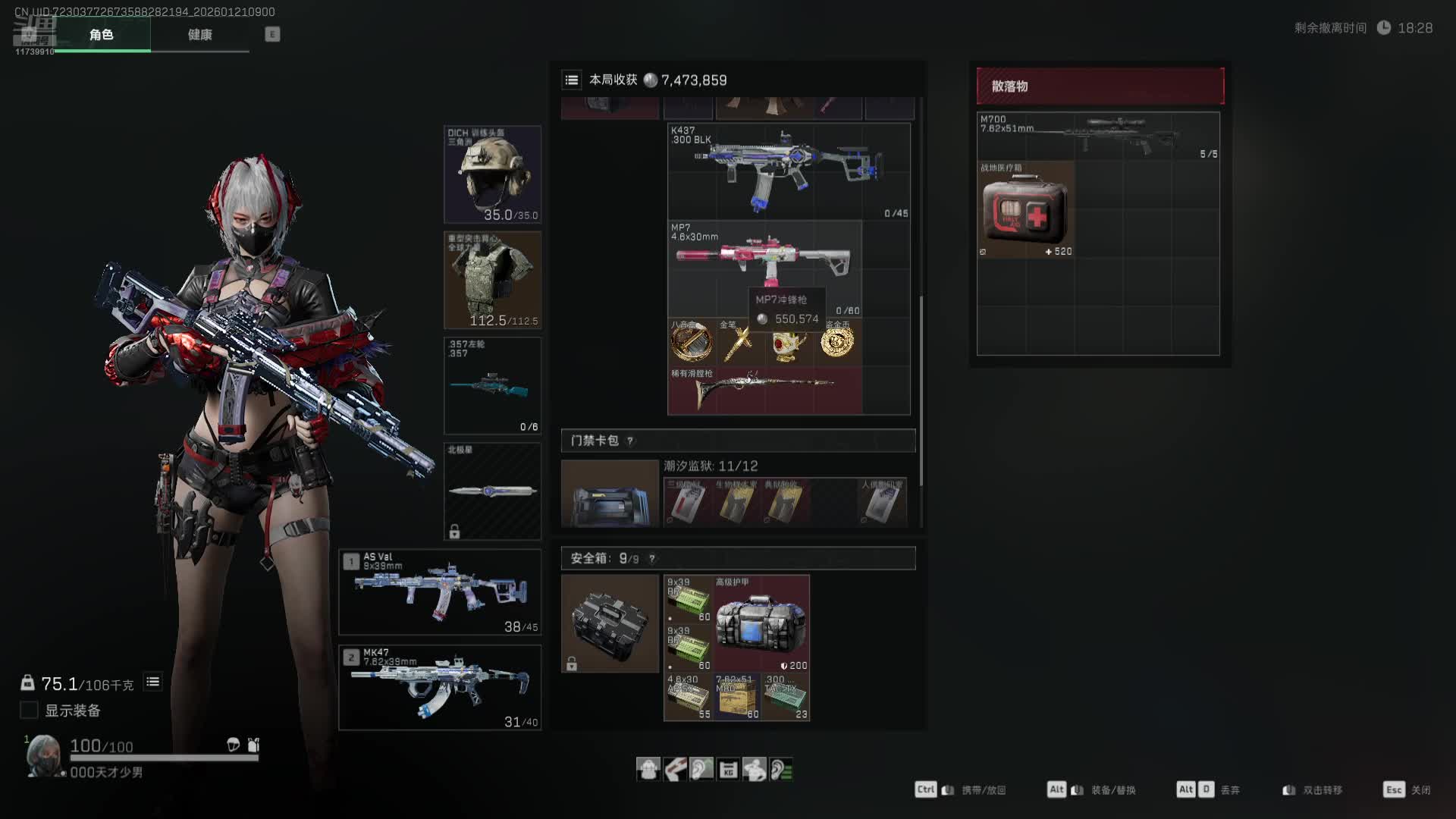Pick the .357 revolver sidearm slot

492,385
